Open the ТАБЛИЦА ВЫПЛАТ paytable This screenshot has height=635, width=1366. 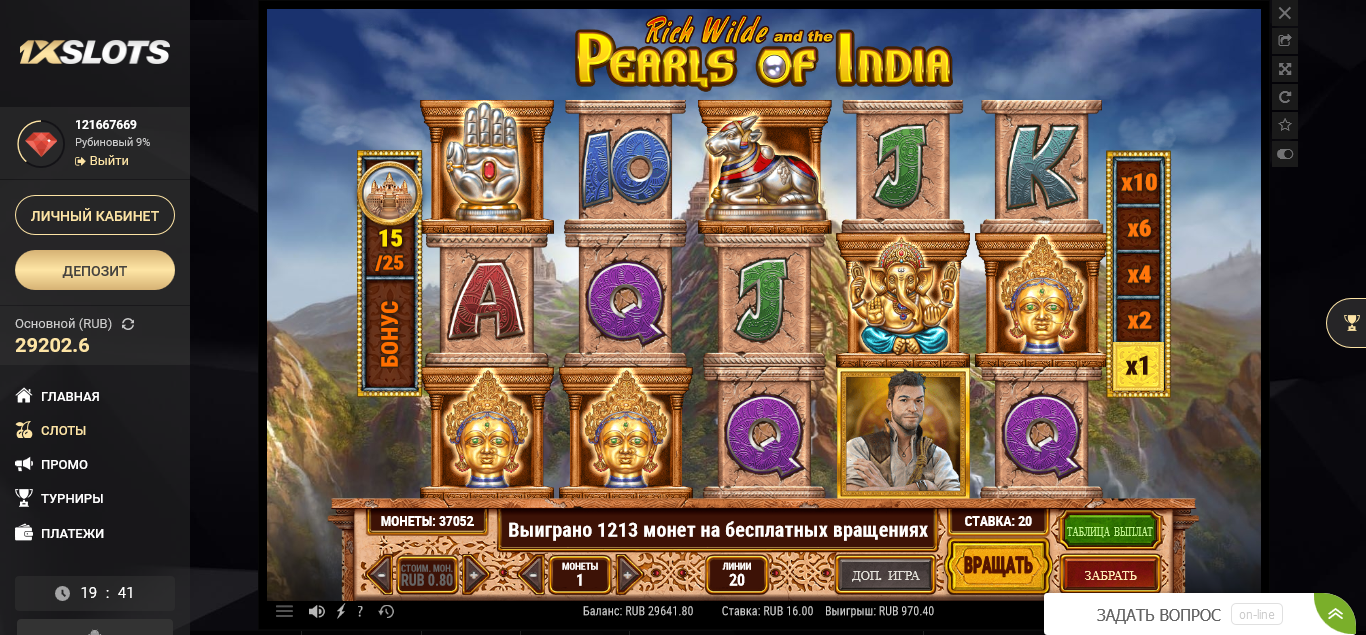click(x=1109, y=531)
